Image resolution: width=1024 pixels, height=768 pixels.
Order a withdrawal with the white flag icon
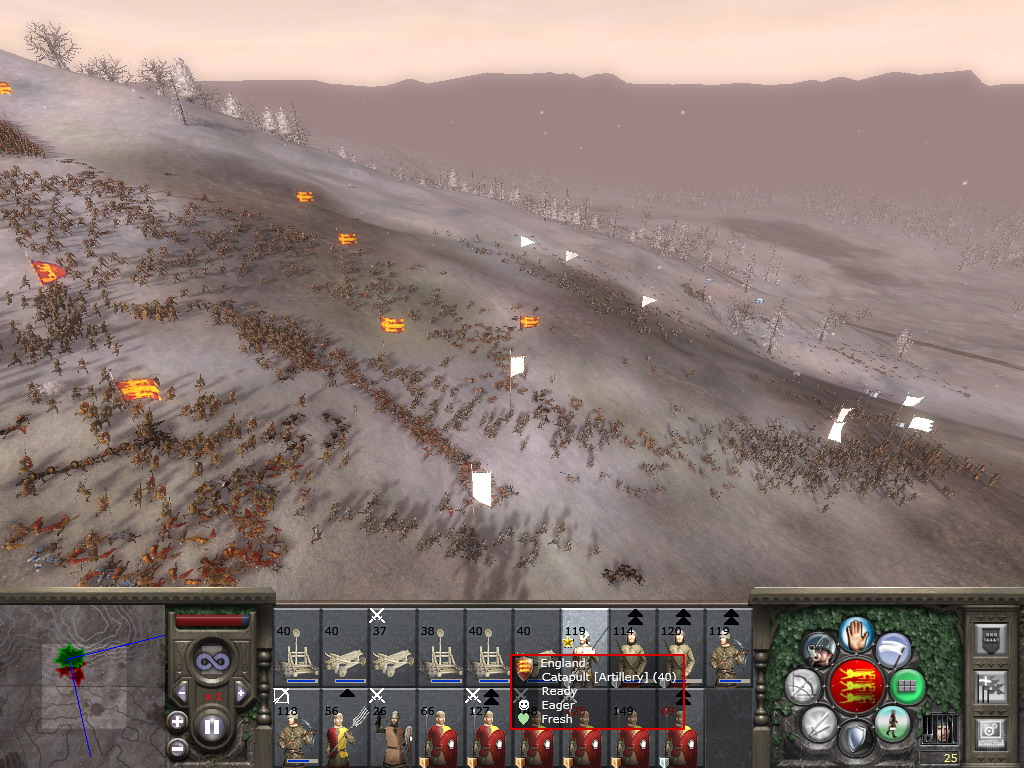click(893, 649)
